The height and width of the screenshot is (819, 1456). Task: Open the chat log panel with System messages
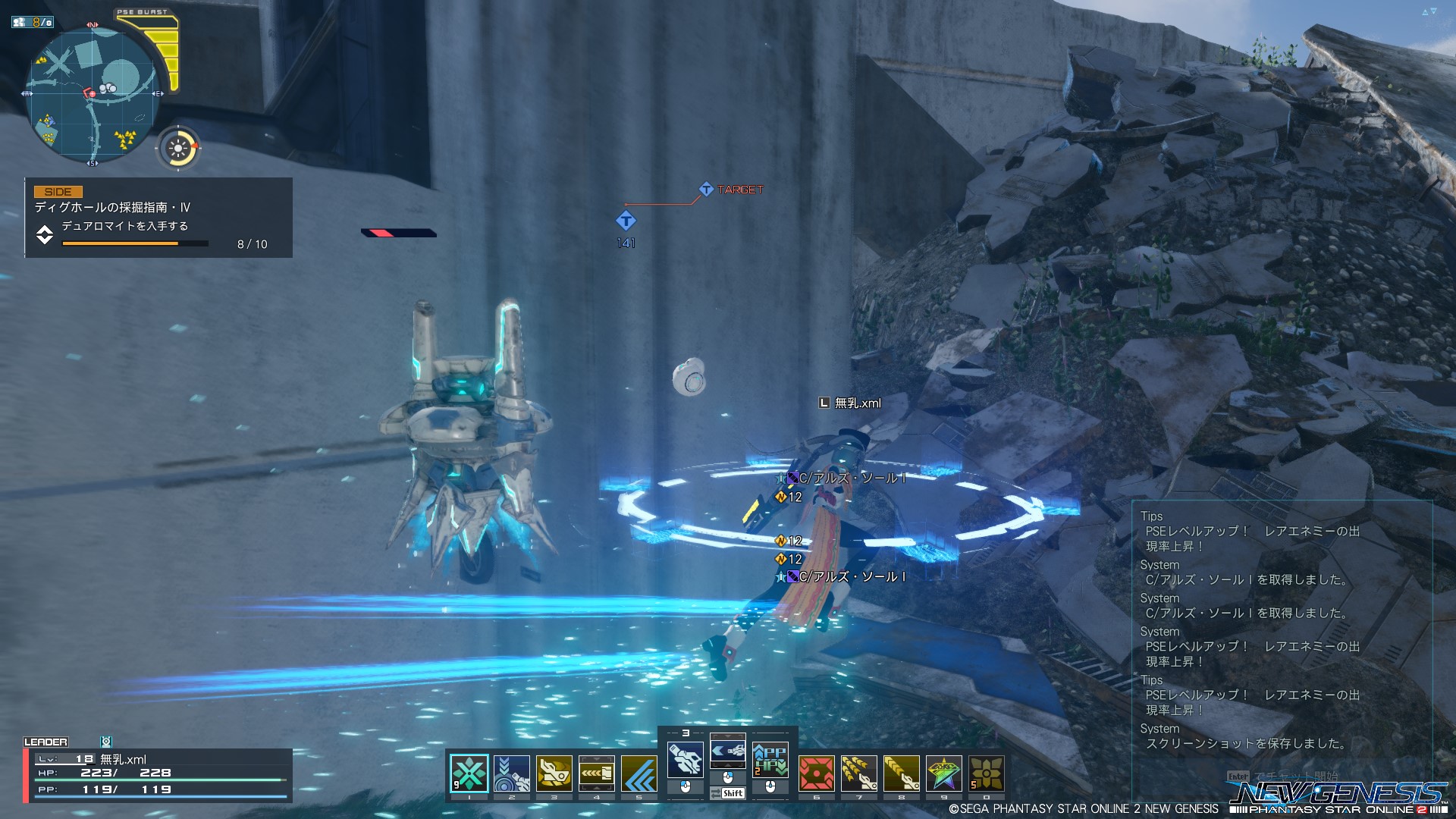click(1282, 629)
